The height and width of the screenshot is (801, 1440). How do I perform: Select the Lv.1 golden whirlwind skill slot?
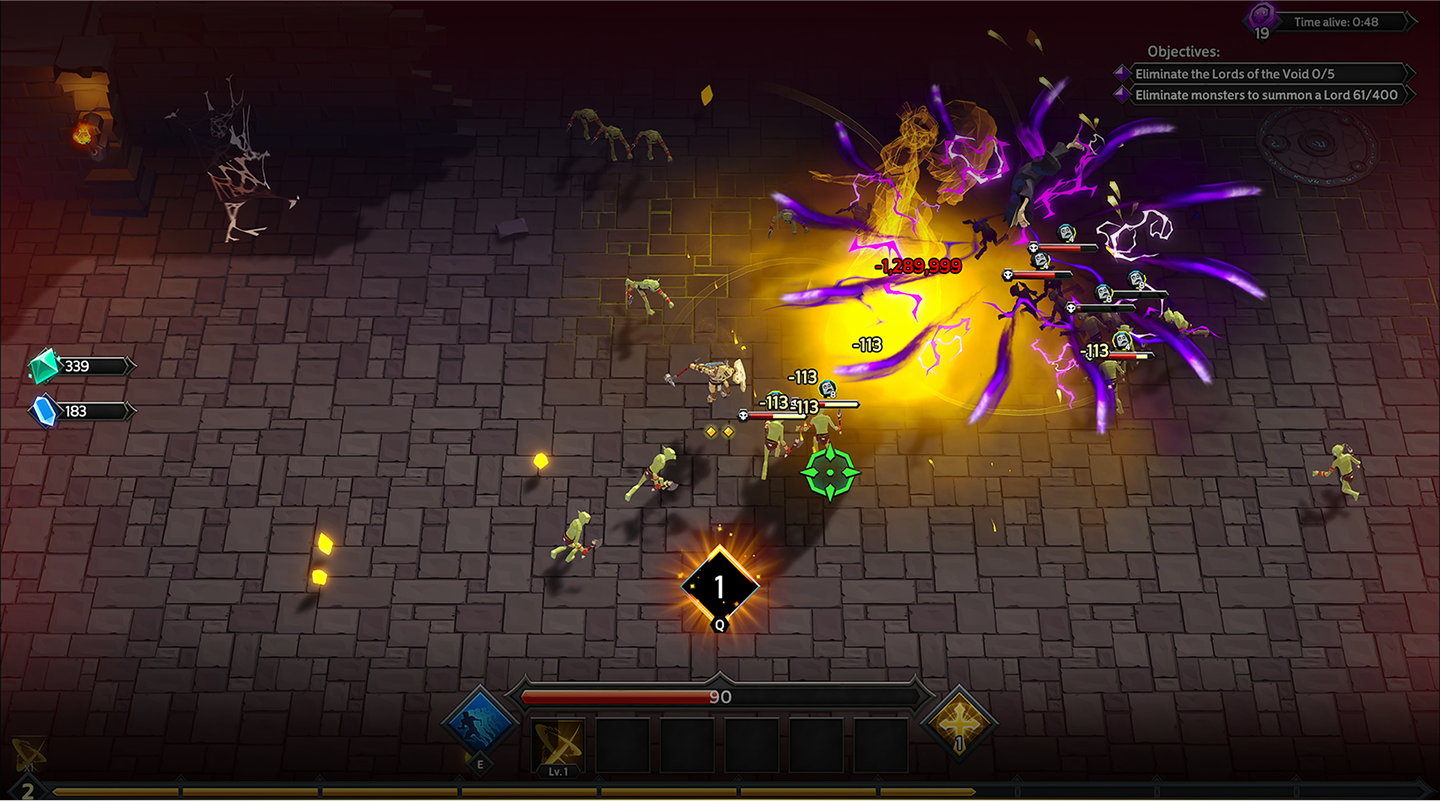tap(557, 744)
